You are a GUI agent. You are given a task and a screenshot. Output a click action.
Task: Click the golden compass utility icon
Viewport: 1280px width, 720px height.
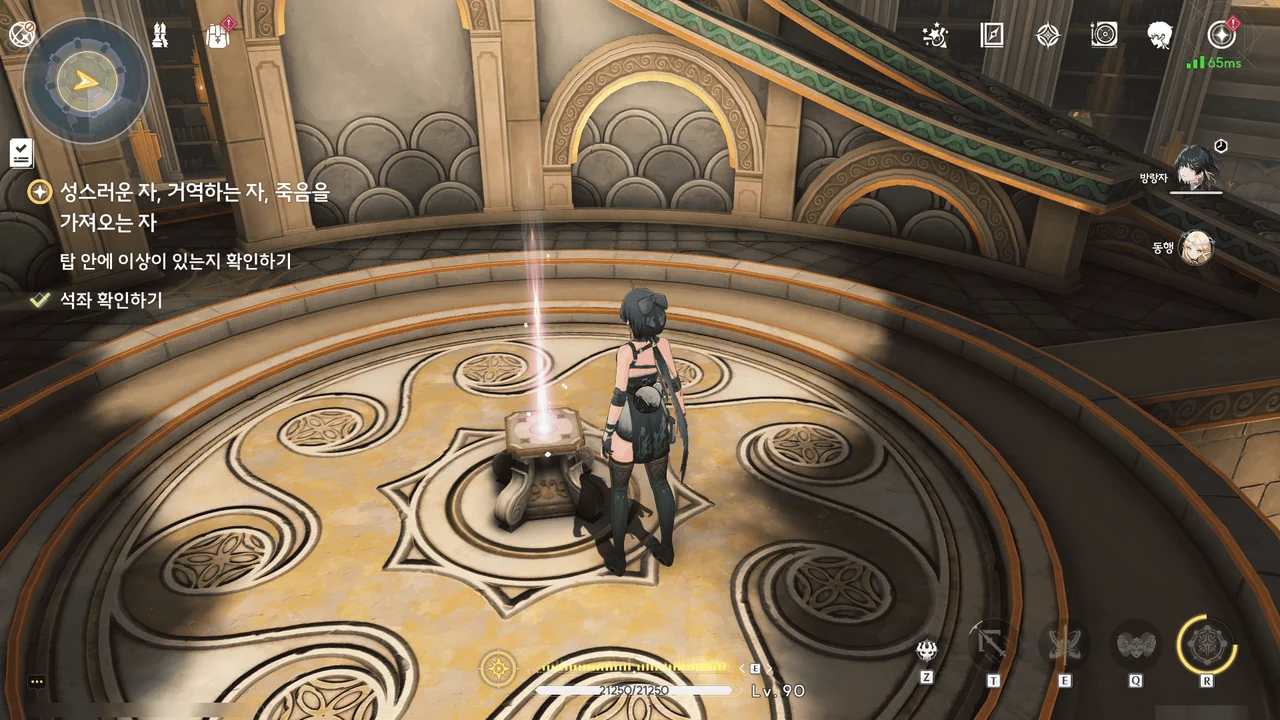click(x=498, y=667)
